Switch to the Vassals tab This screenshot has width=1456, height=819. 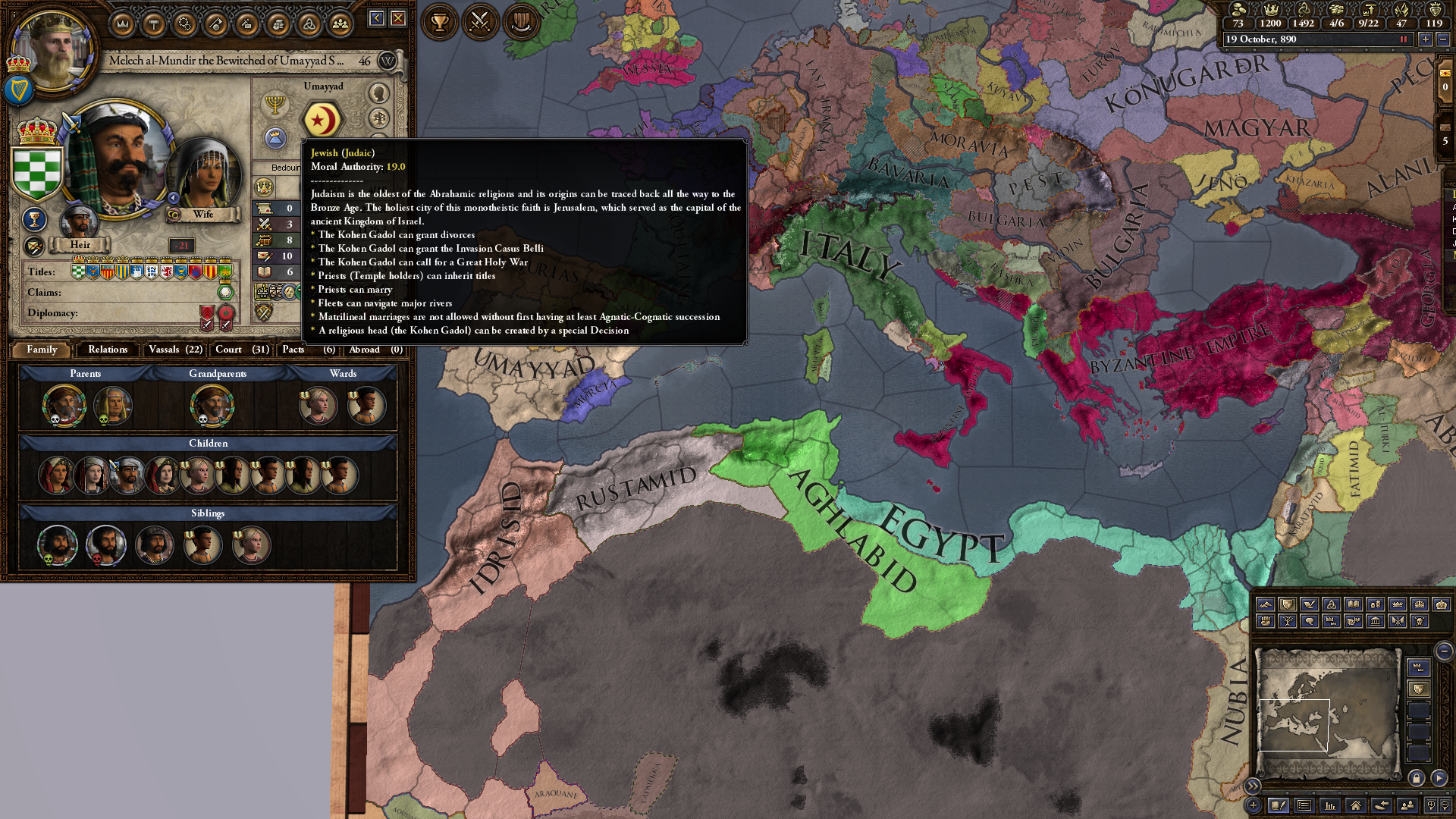pos(174,350)
